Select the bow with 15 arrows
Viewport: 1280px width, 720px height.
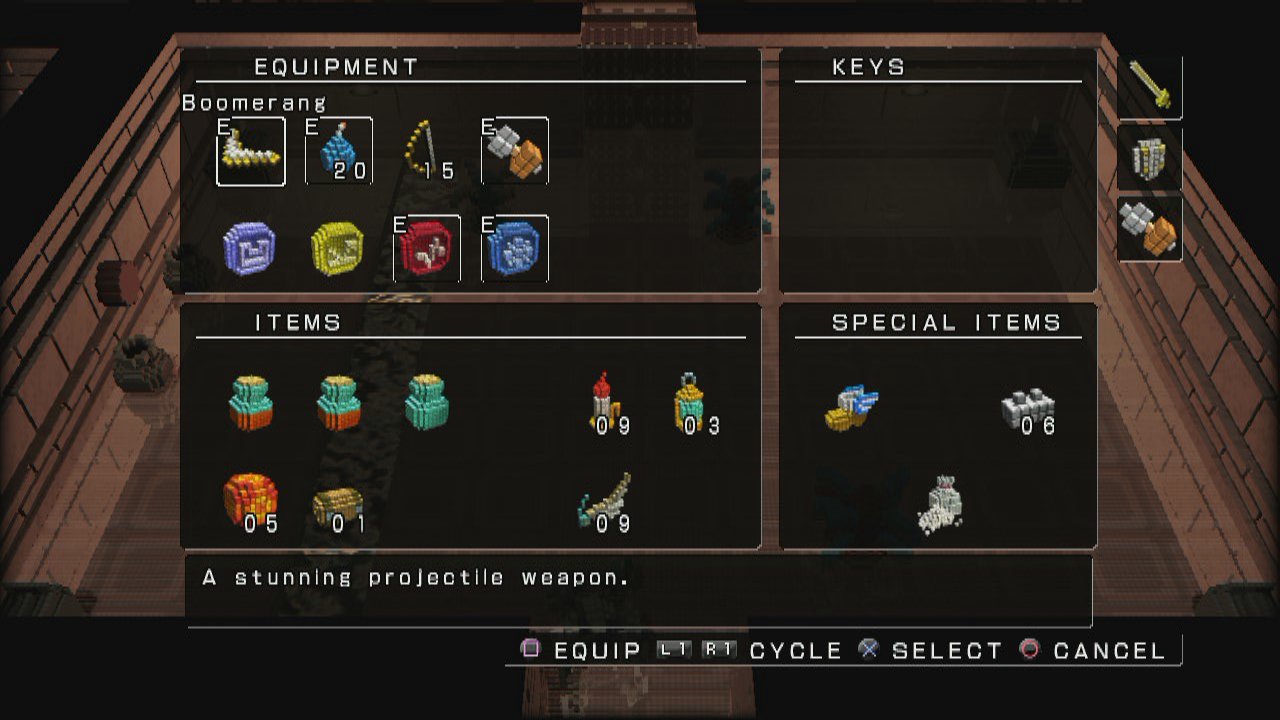(x=426, y=152)
